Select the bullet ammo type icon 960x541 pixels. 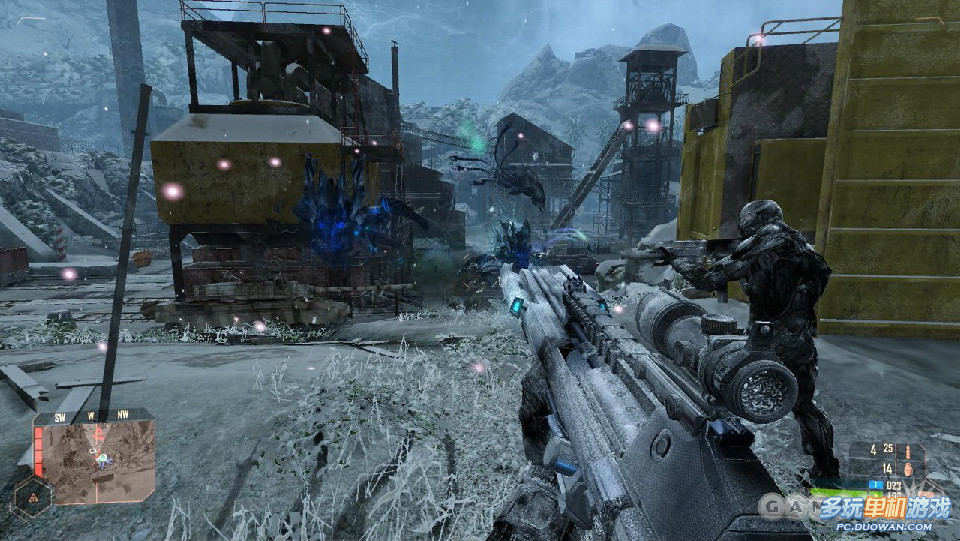(x=908, y=451)
